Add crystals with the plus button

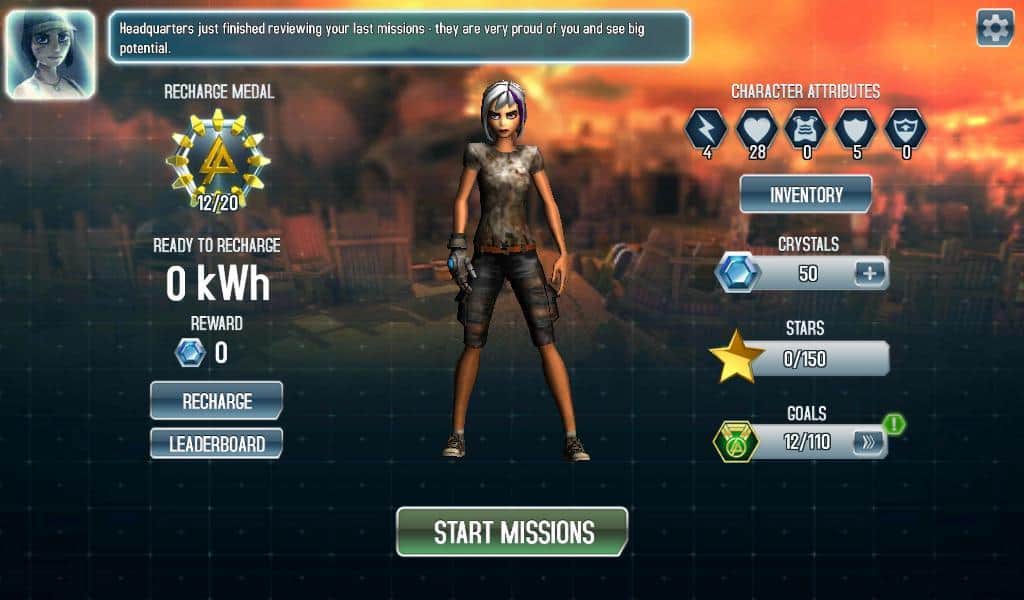tap(869, 273)
